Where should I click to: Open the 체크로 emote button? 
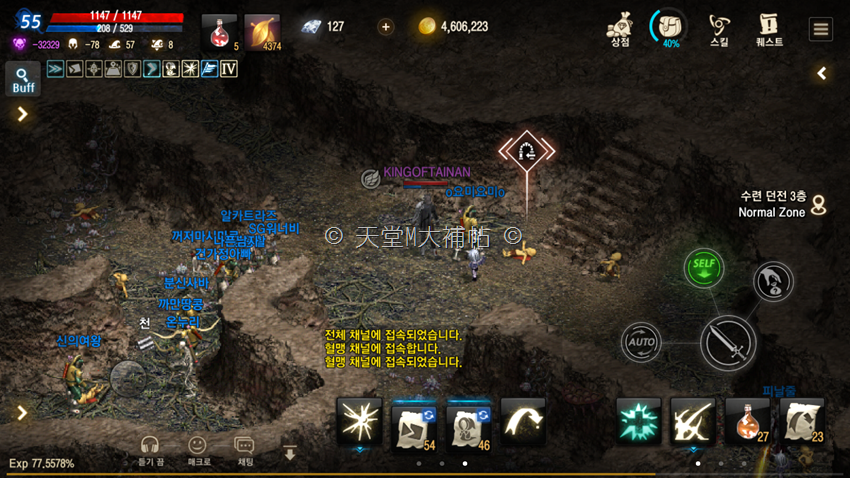coord(198,449)
